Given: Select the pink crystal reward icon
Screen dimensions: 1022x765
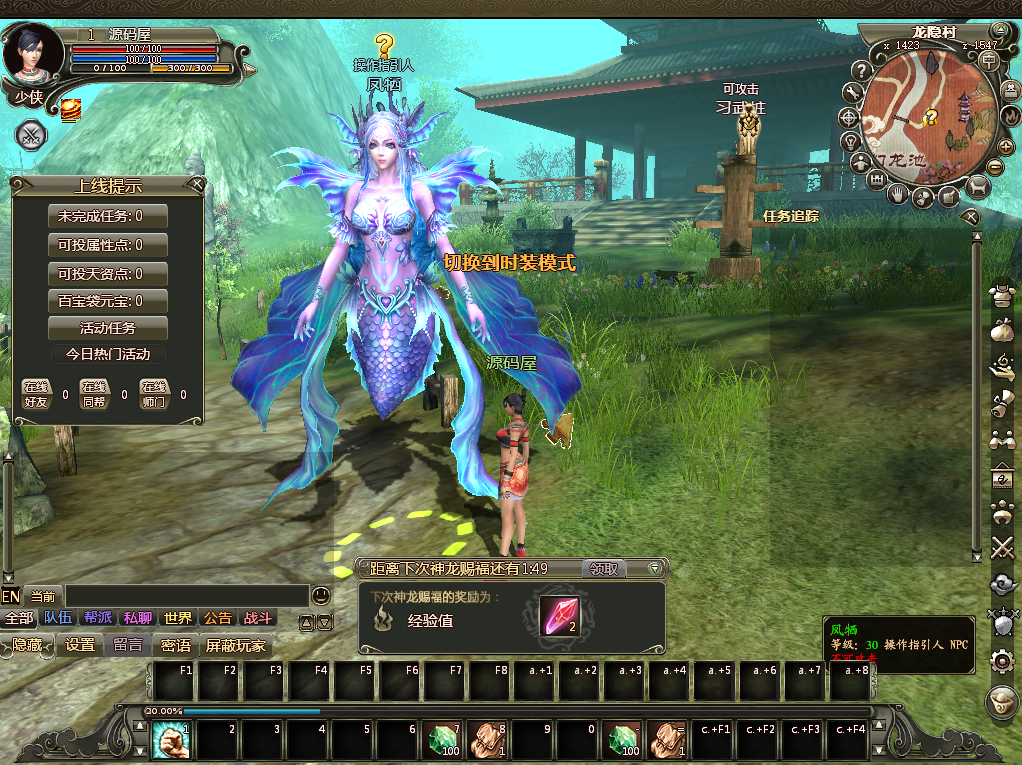Looking at the screenshot, I should (x=558, y=616).
